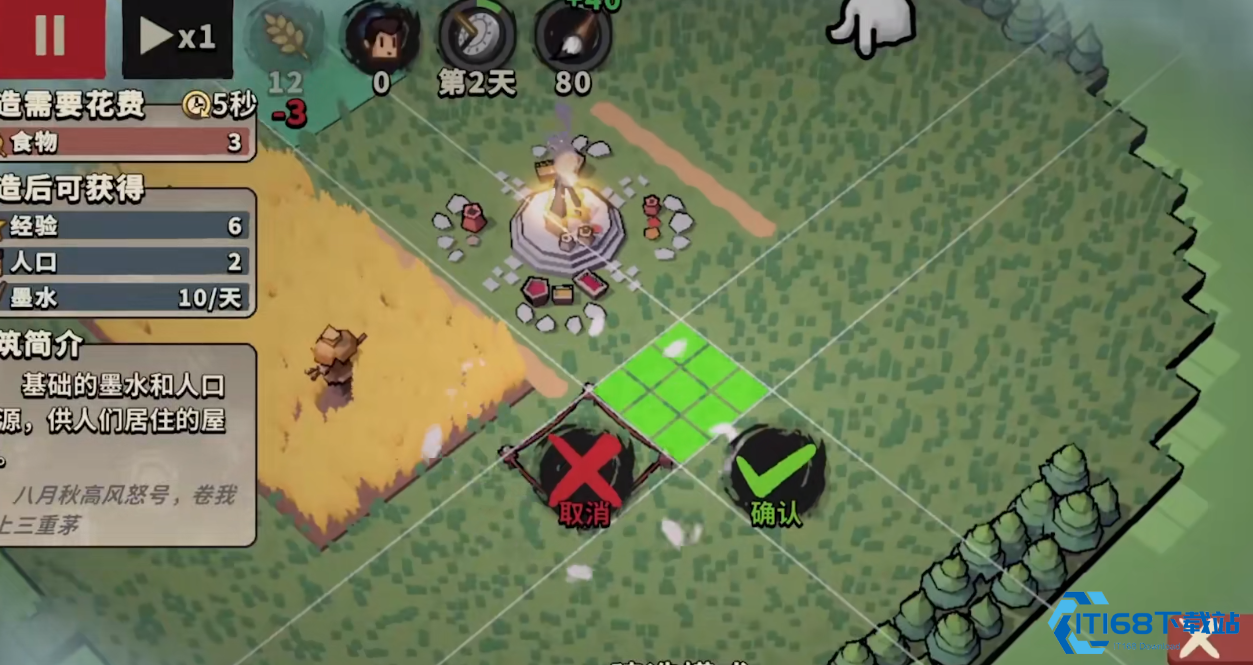
Task: Select the wheat food resource icon
Action: pos(285,38)
